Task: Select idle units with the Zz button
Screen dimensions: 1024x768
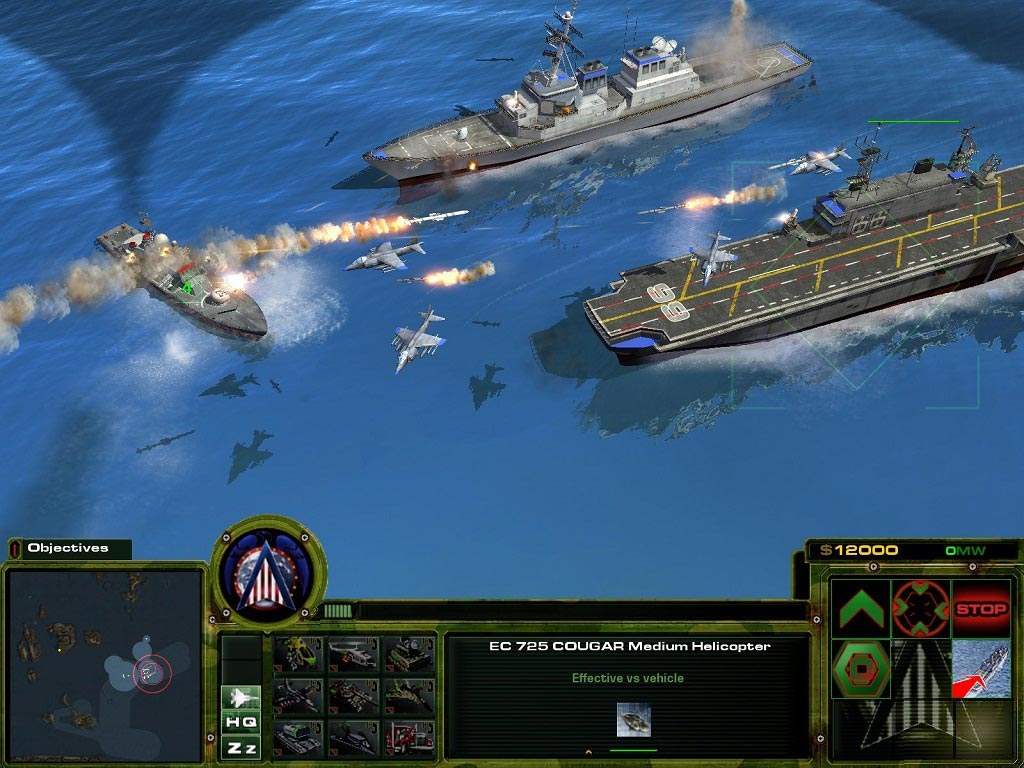Action: tap(241, 747)
